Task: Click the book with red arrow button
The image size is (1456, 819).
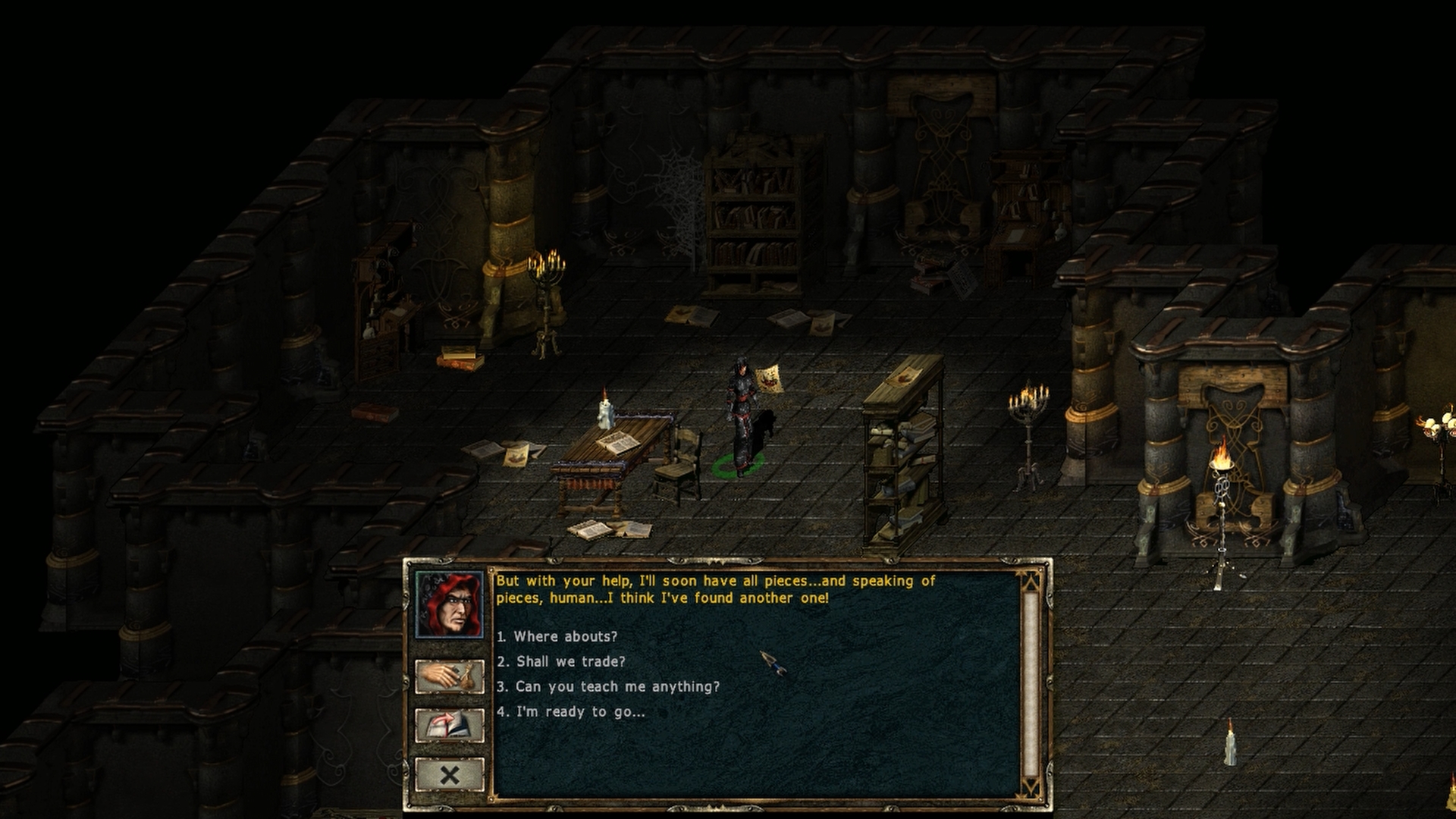Action: pyautogui.click(x=450, y=726)
